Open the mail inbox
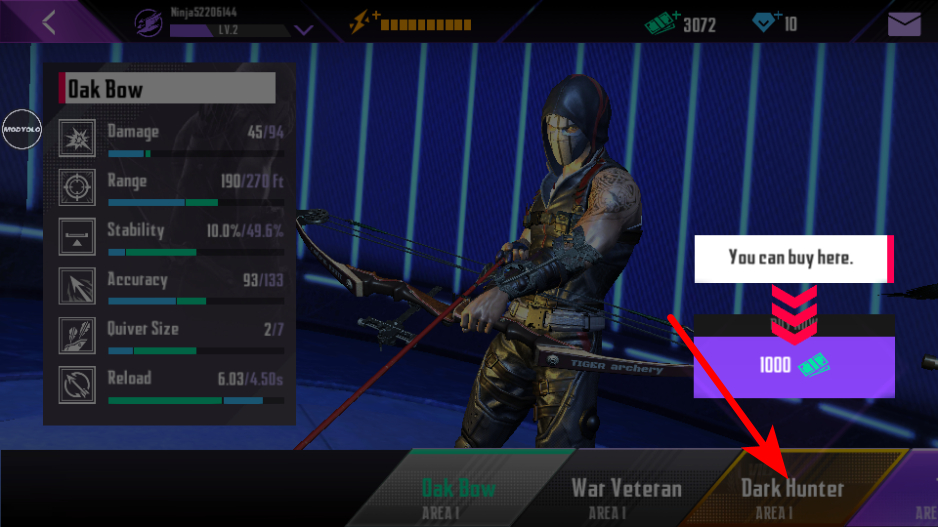 (x=904, y=23)
